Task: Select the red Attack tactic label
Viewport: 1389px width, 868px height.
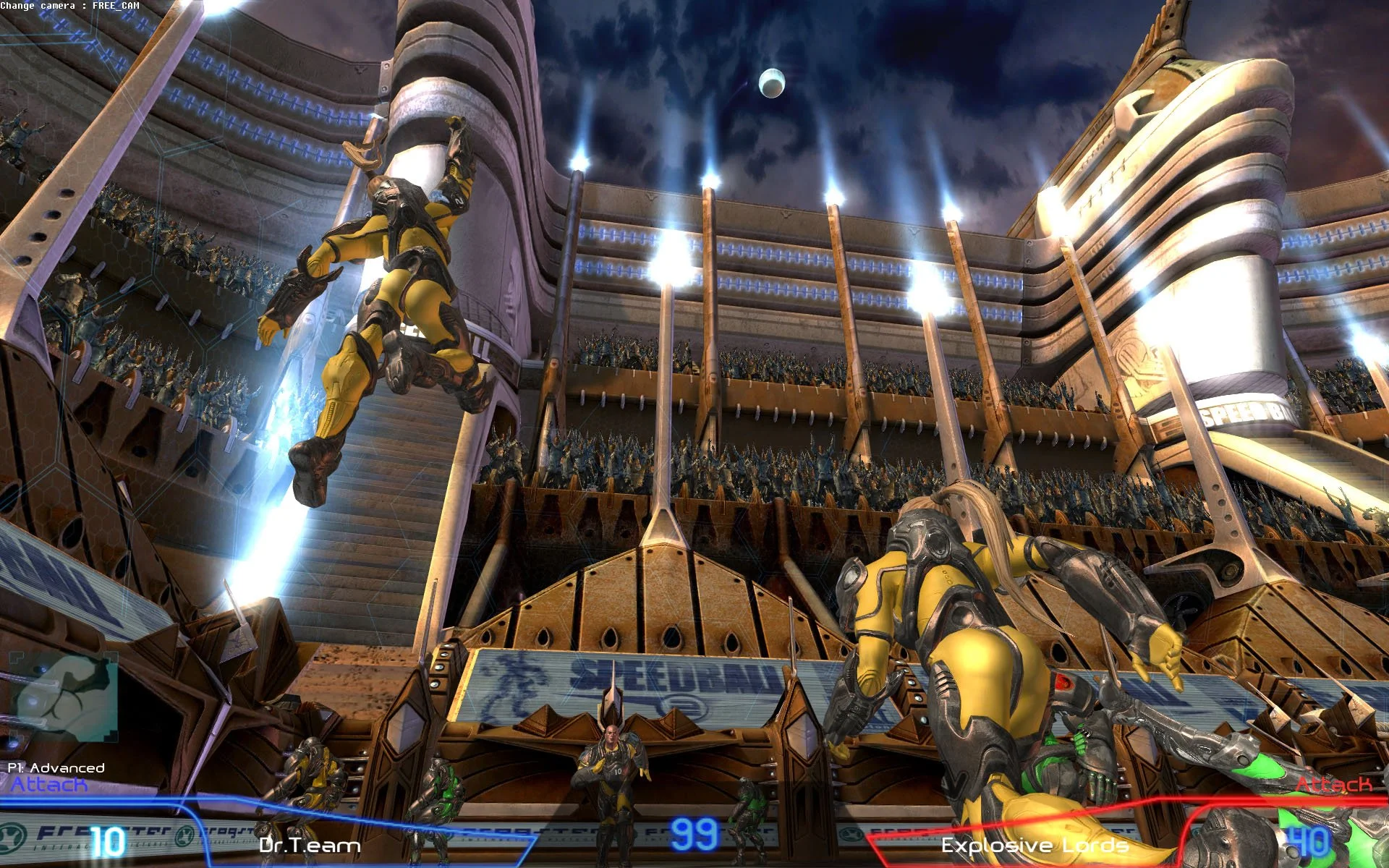Action: point(1333,785)
